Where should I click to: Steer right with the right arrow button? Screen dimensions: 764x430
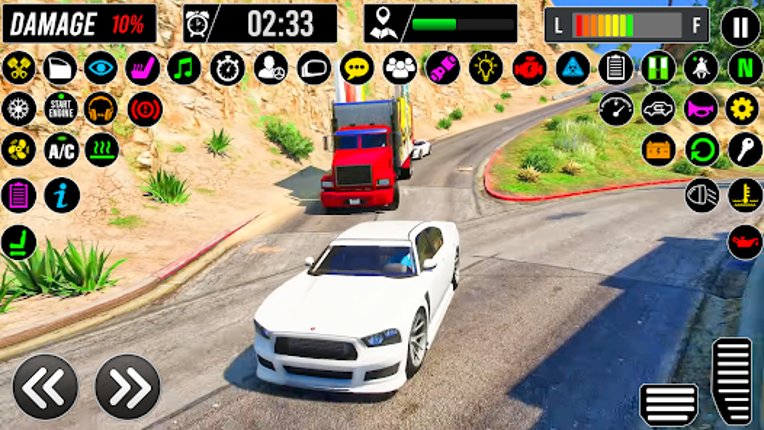[127, 386]
